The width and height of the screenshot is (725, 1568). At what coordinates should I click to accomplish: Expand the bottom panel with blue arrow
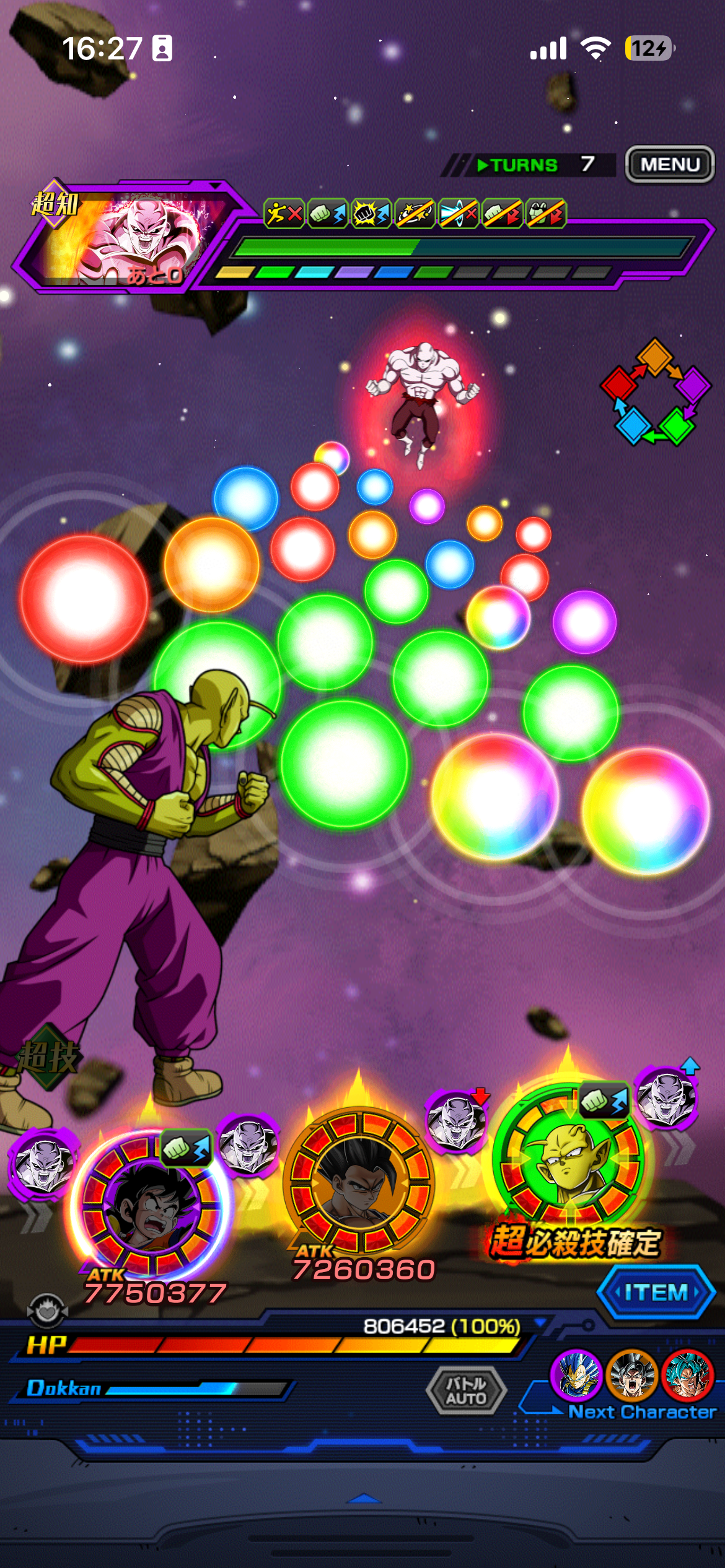click(x=364, y=1499)
